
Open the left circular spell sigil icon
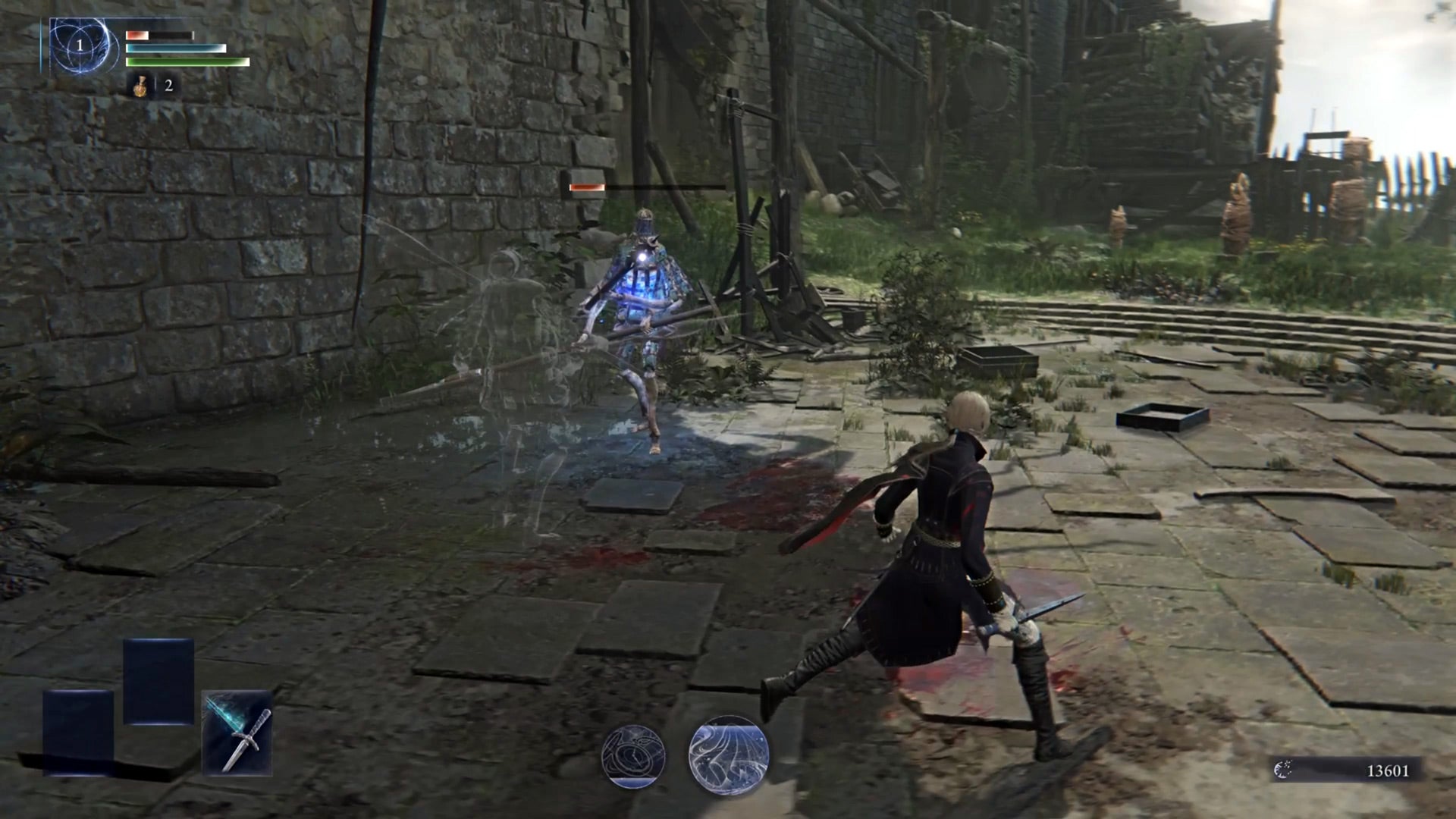coord(633,756)
